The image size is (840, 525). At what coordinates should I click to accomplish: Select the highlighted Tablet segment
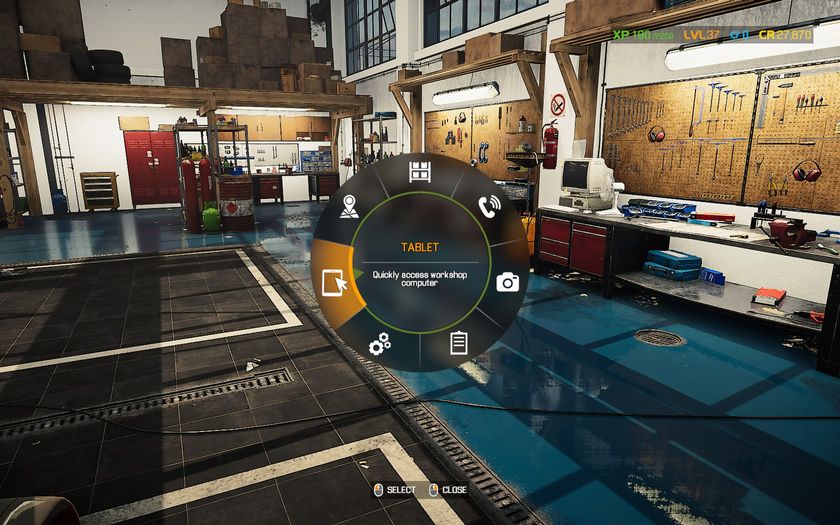(335, 284)
